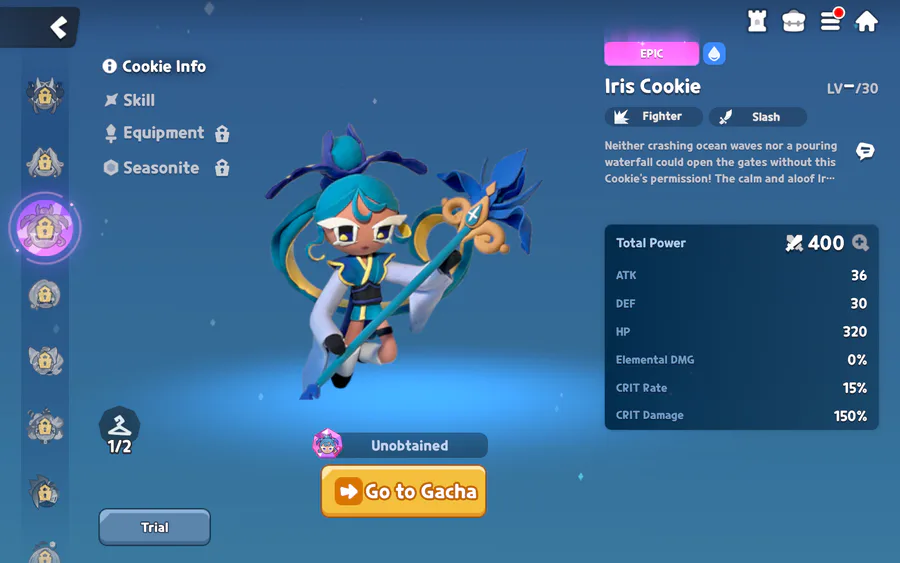View the Fighter role tag
This screenshot has width=900, height=563.
coord(653,117)
